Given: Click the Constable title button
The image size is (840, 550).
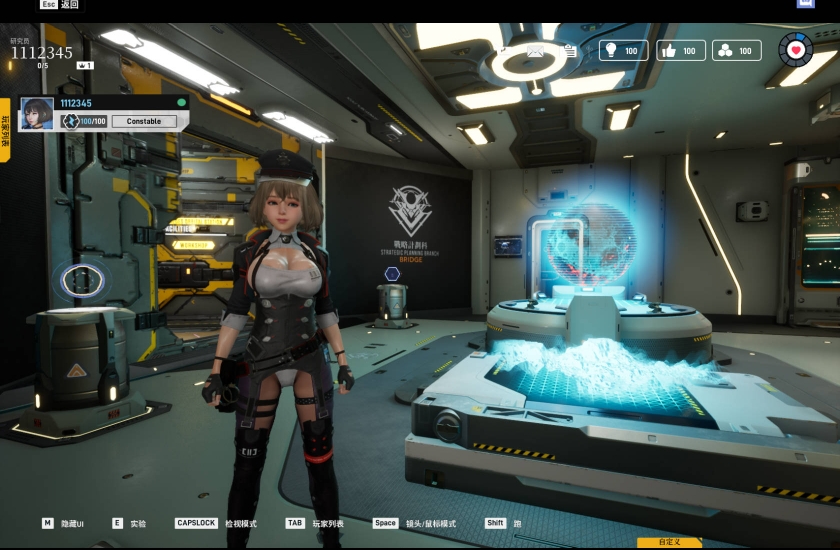Looking at the screenshot, I should (x=144, y=121).
